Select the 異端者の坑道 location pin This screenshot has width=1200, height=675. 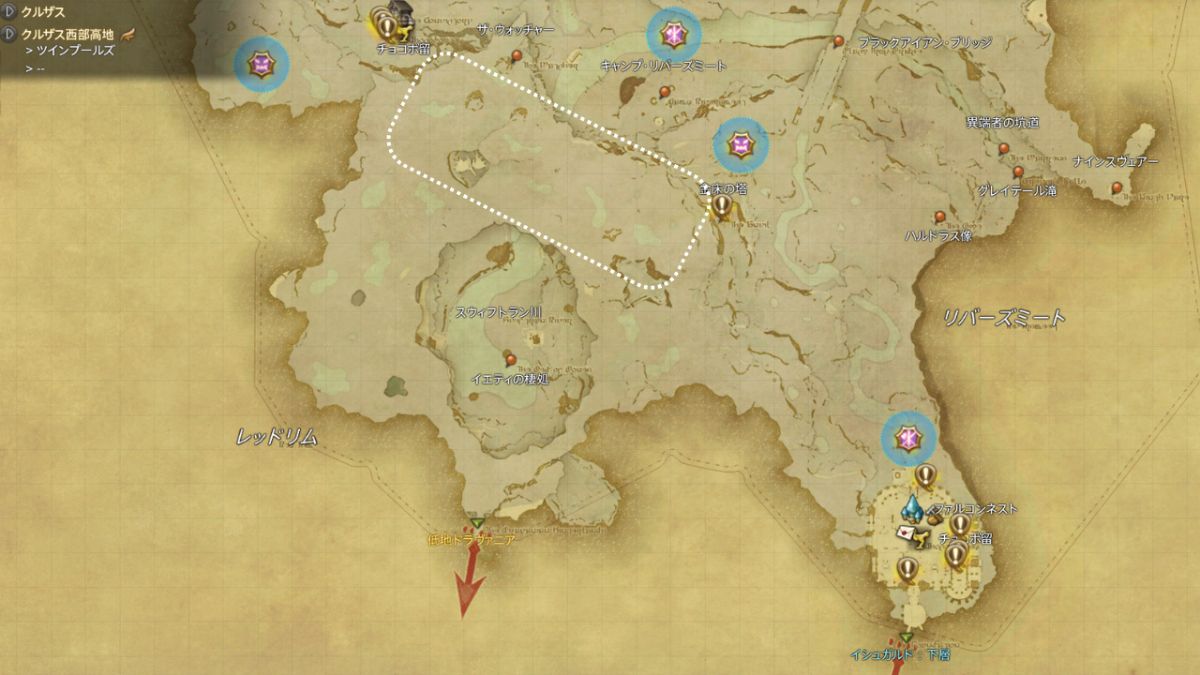coord(1004,148)
